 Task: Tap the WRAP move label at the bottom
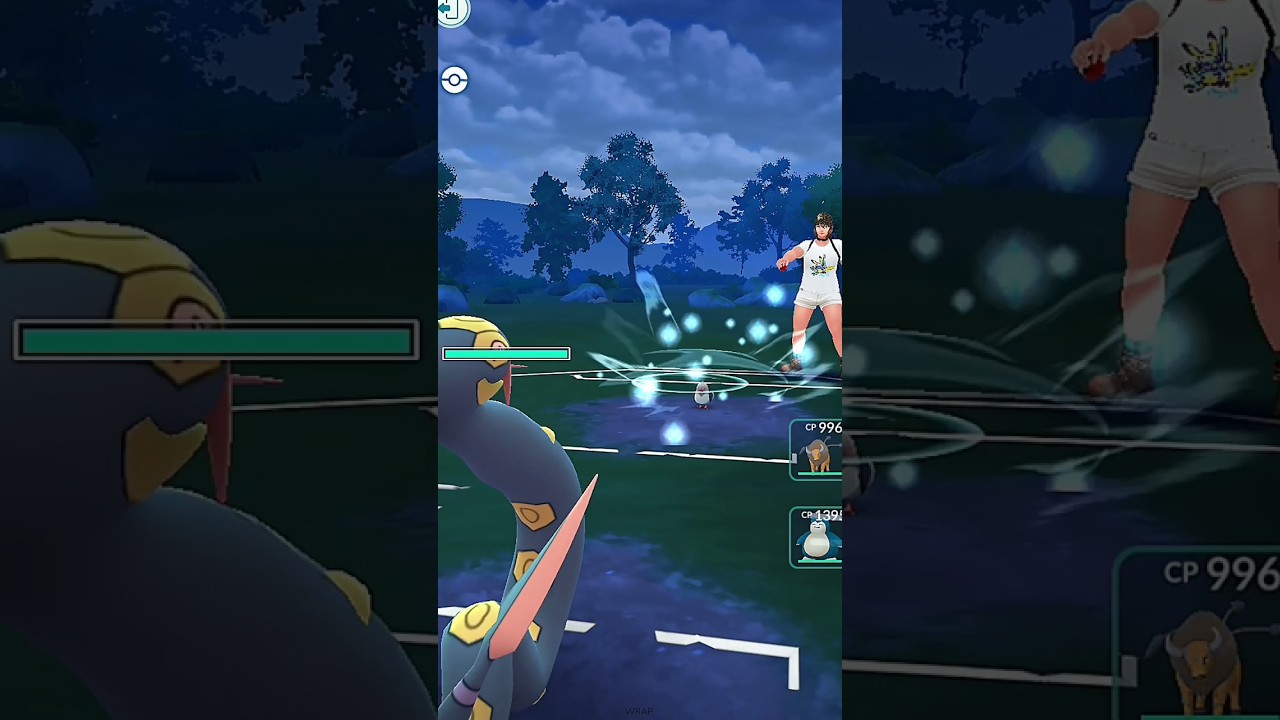coord(637,711)
